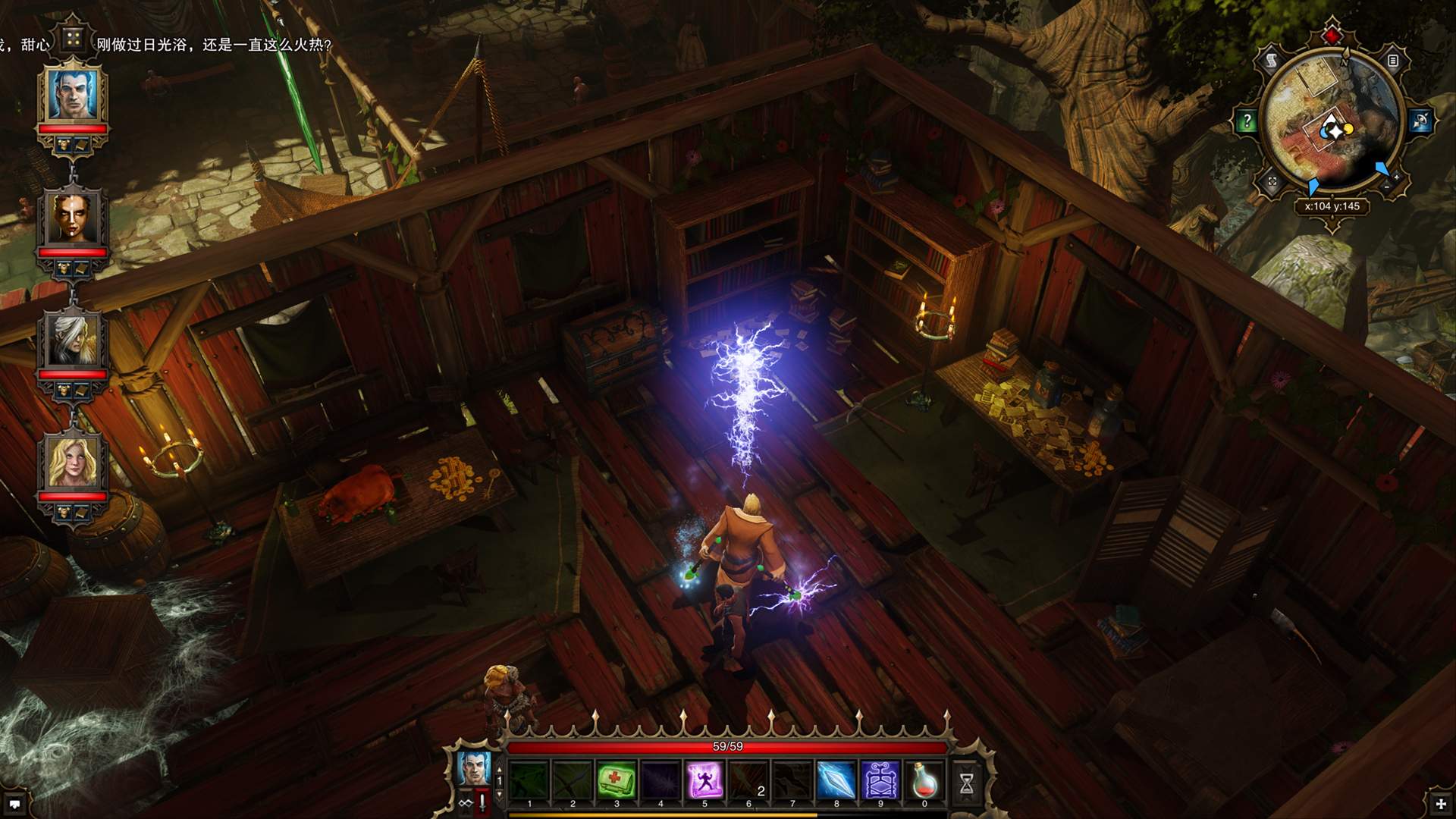Step up the hotbar row with the up arrow

(x=498, y=768)
